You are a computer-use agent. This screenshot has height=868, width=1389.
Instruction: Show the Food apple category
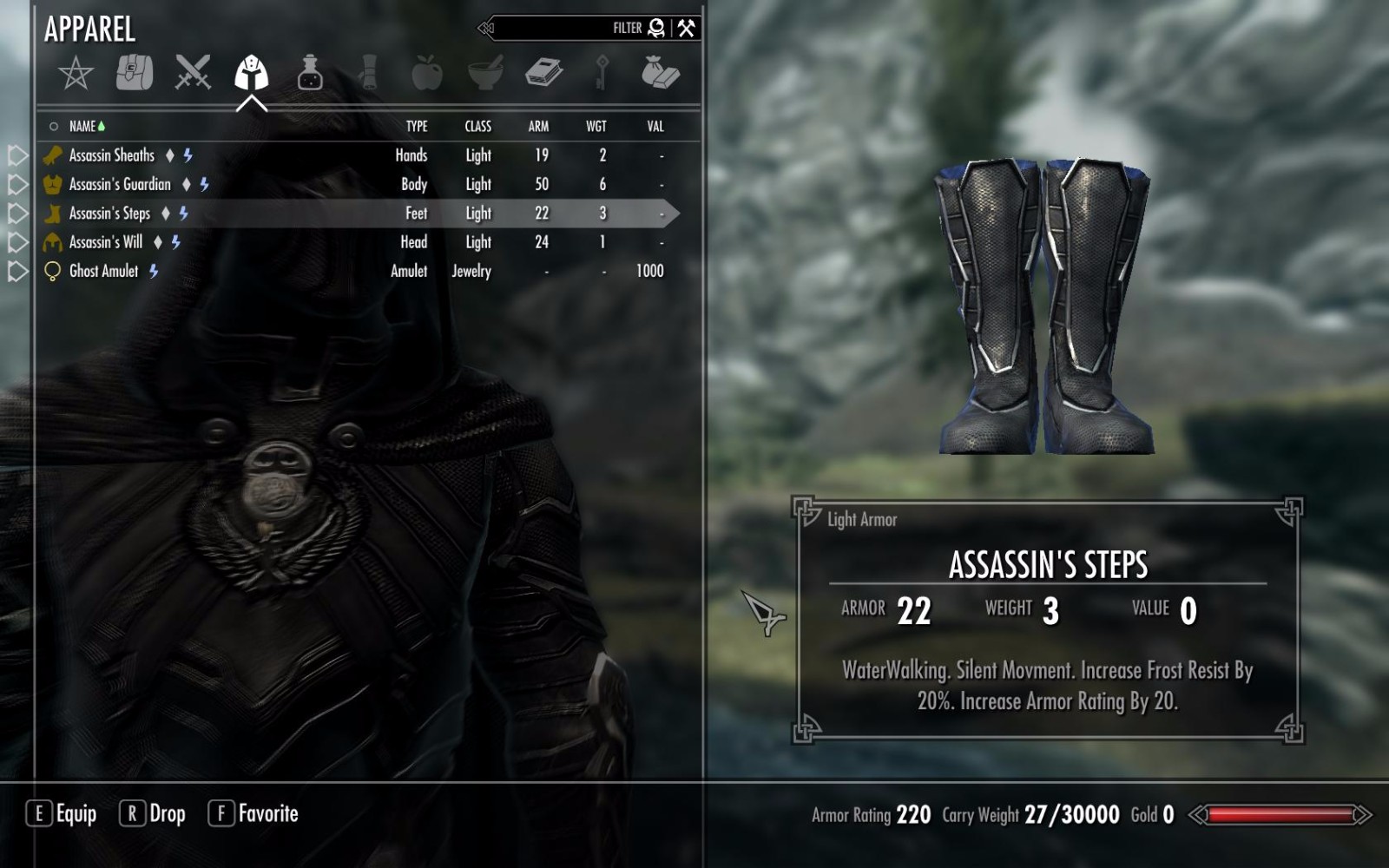[x=426, y=73]
